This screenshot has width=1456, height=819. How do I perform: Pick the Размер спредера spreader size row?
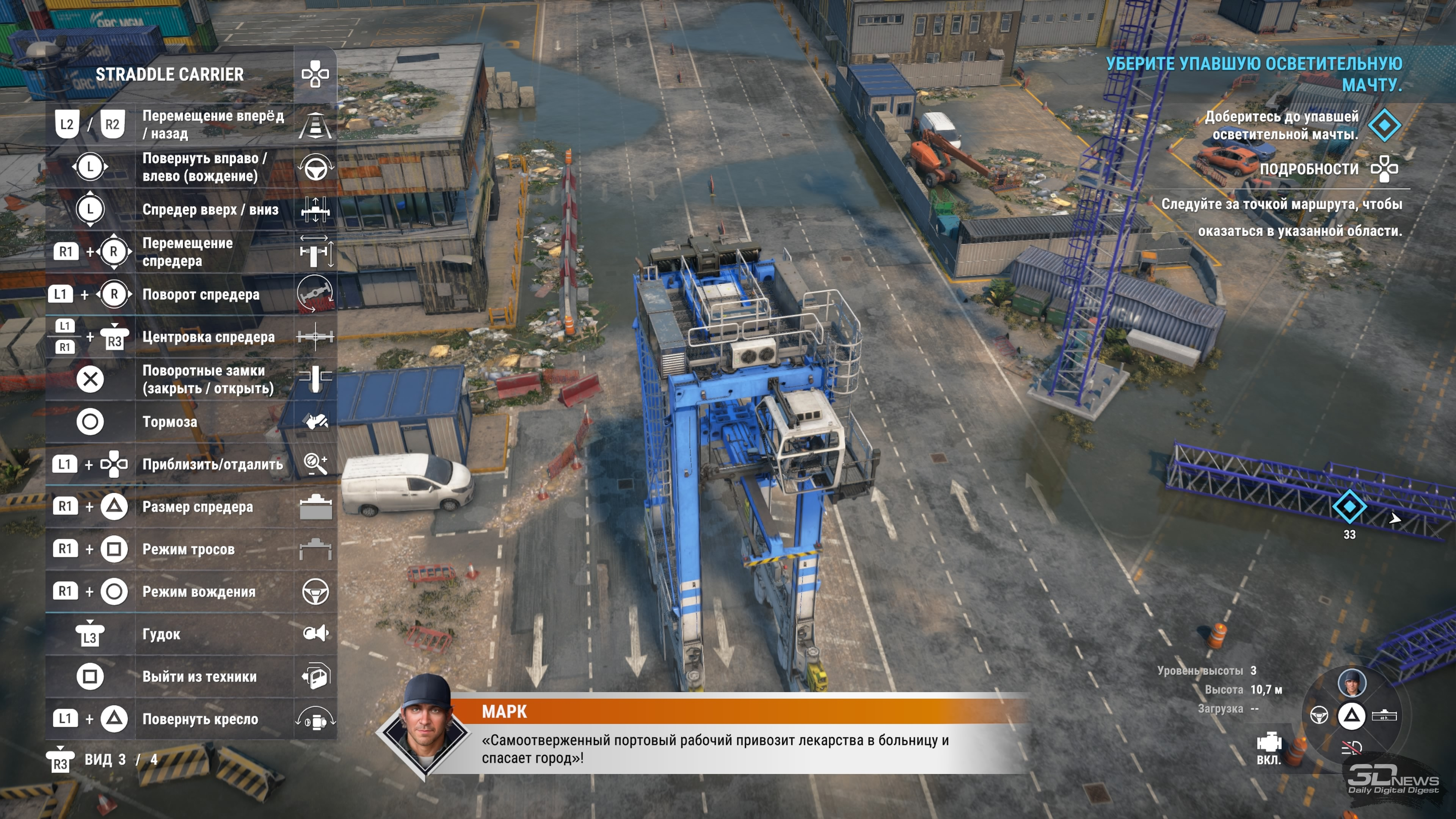(191, 507)
